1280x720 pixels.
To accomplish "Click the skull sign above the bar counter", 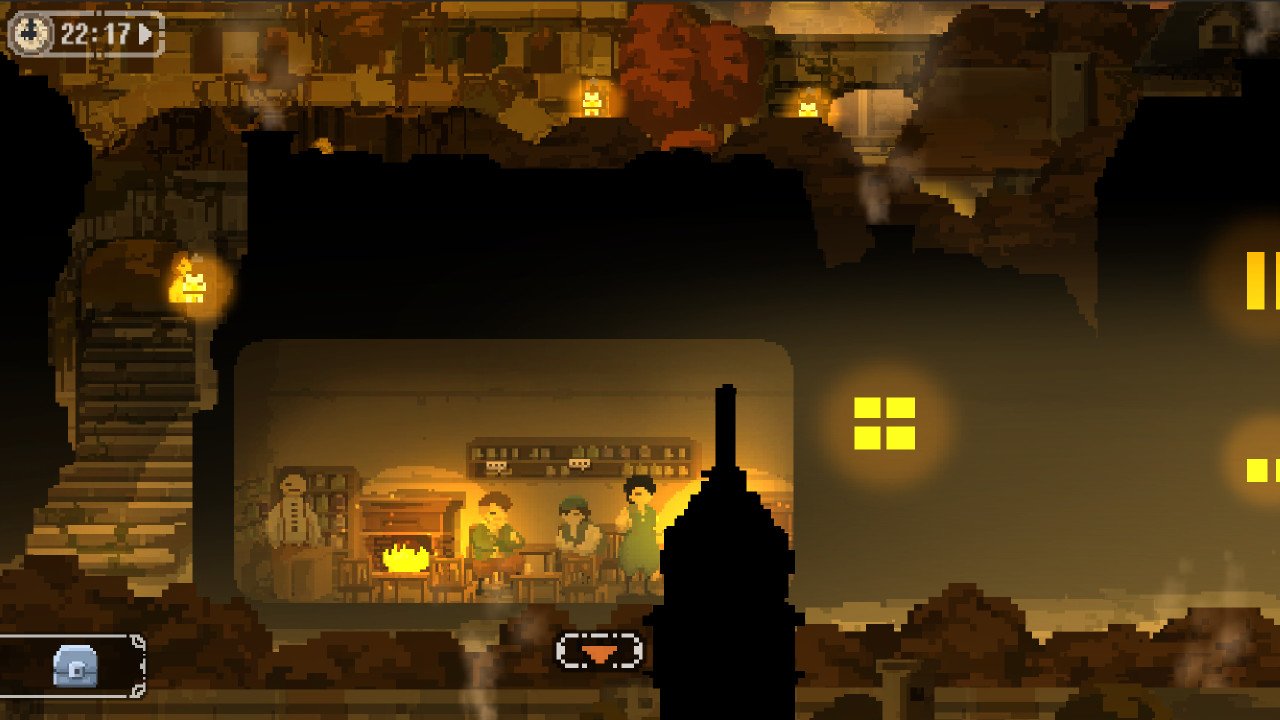I will [x=497, y=464].
